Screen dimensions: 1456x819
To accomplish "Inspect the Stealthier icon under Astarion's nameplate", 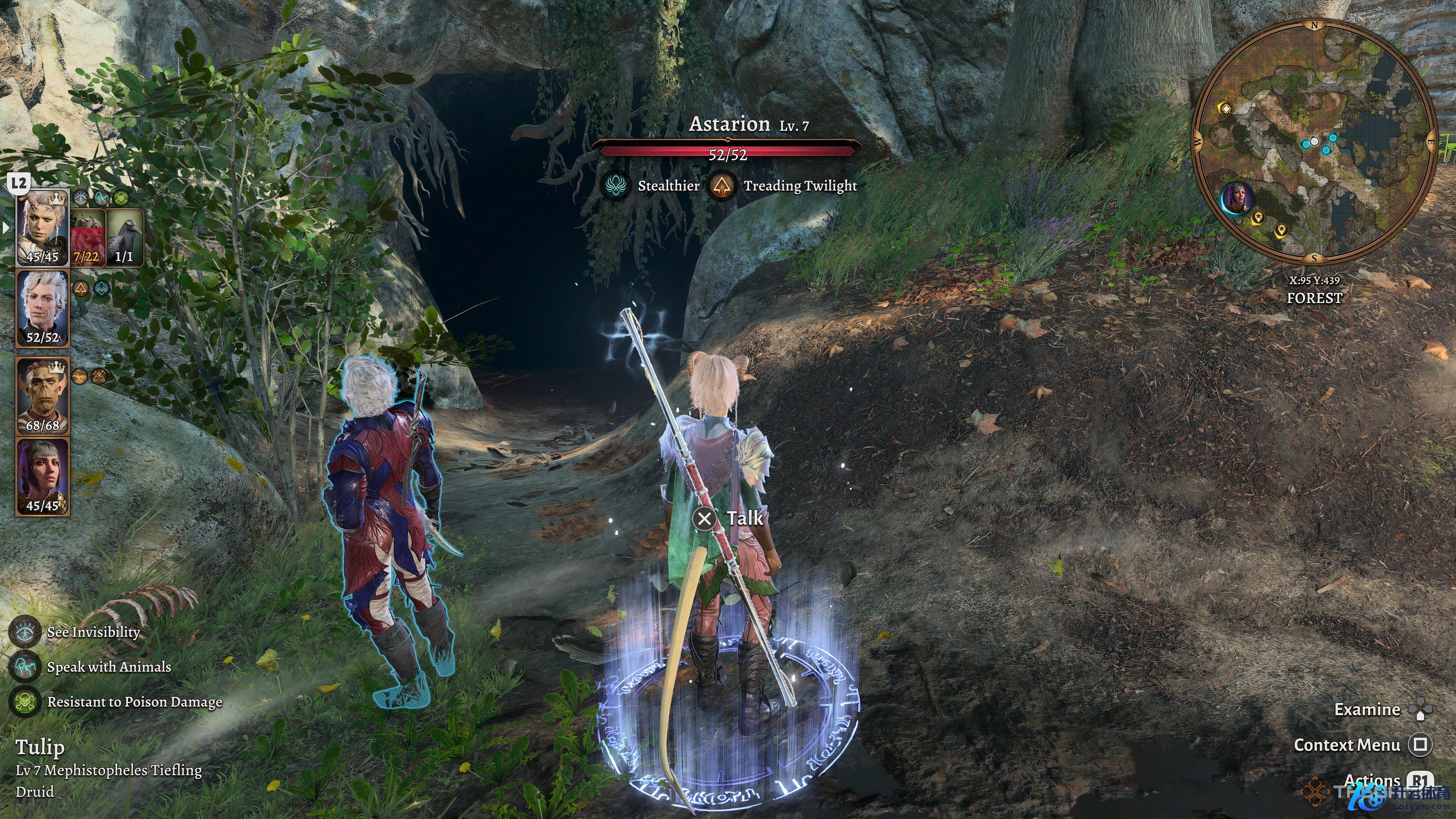I will [614, 186].
